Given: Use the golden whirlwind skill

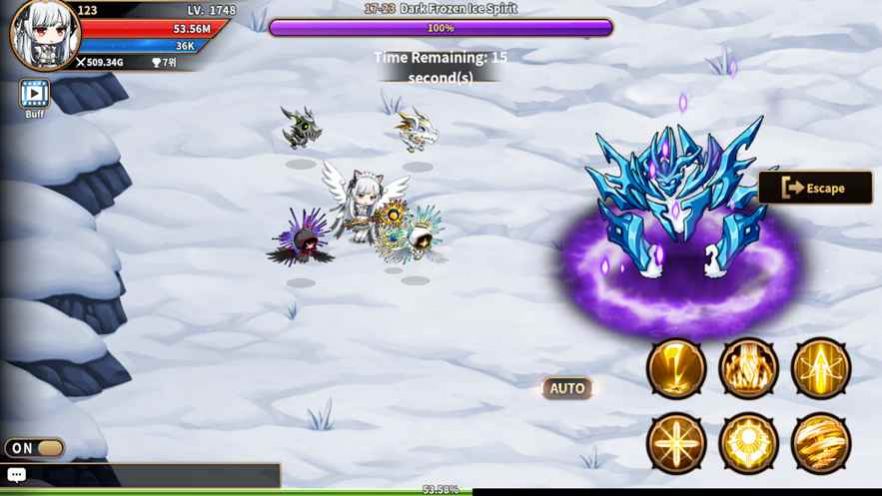Looking at the screenshot, I should pos(820,441).
